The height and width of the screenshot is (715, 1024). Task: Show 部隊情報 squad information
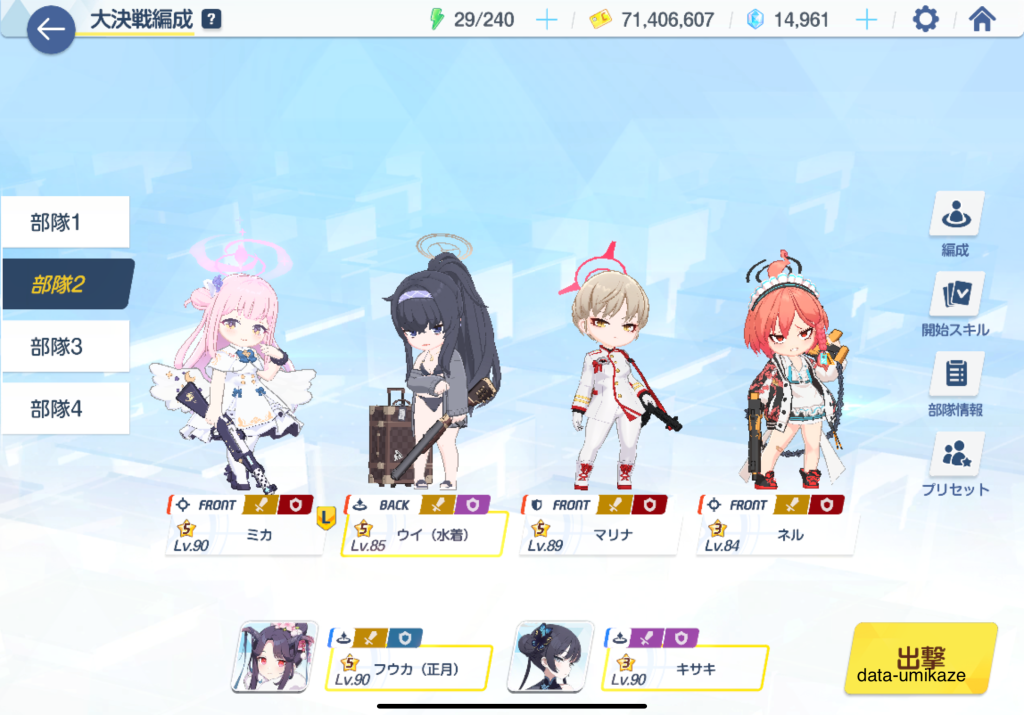pos(956,385)
